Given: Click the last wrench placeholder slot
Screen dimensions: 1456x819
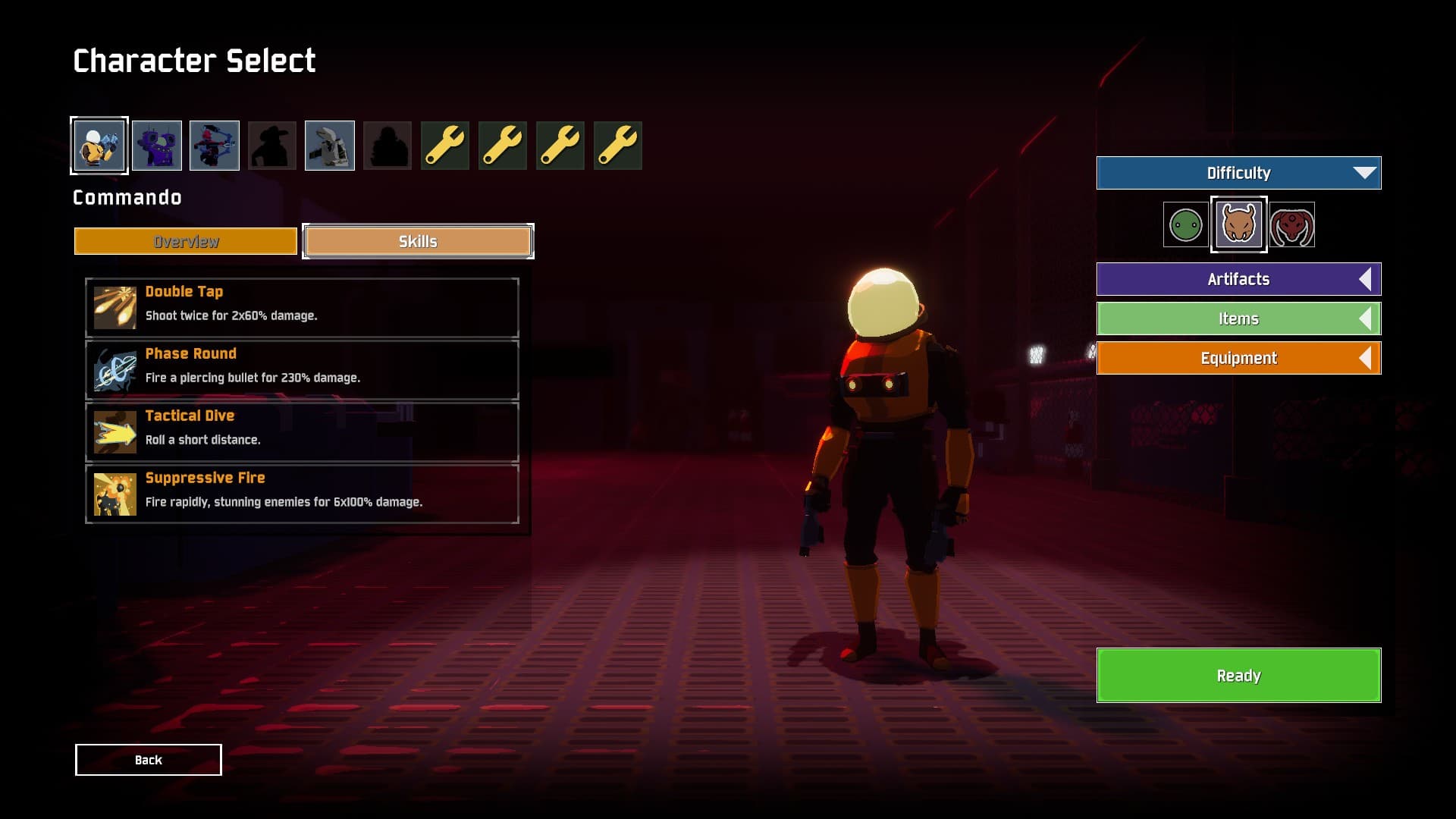Looking at the screenshot, I should coord(618,145).
